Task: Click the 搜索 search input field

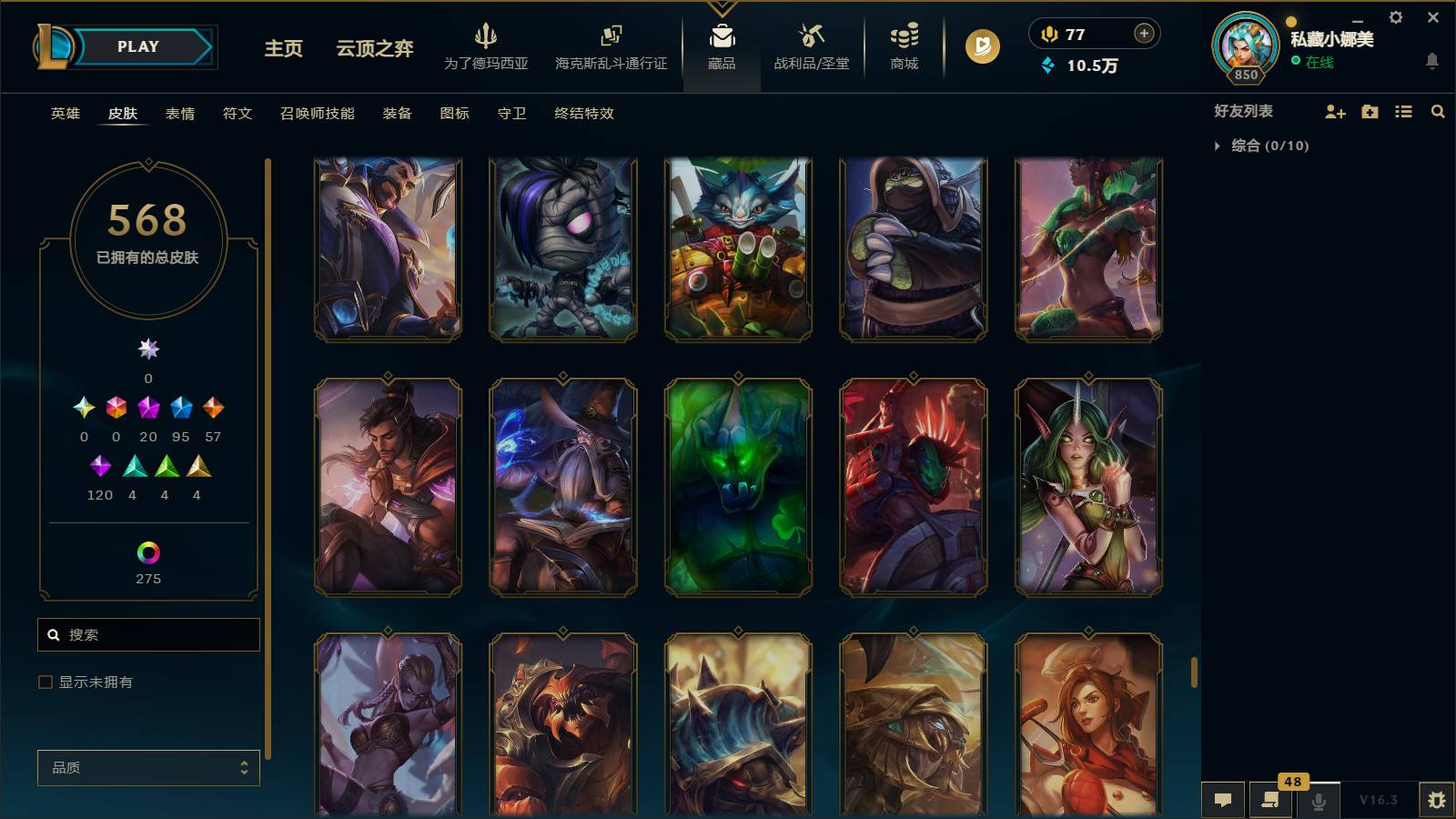Action: (x=148, y=634)
